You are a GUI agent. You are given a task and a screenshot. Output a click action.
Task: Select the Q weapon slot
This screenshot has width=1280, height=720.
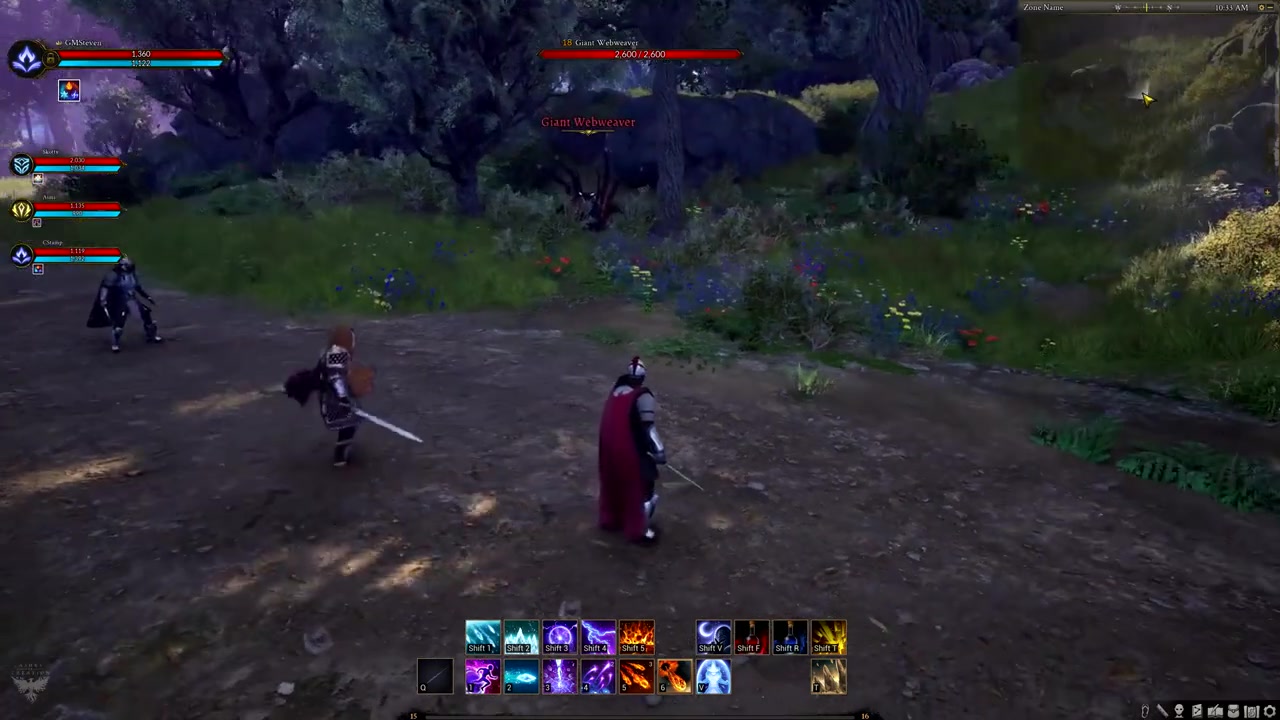[x=435, y=676]
